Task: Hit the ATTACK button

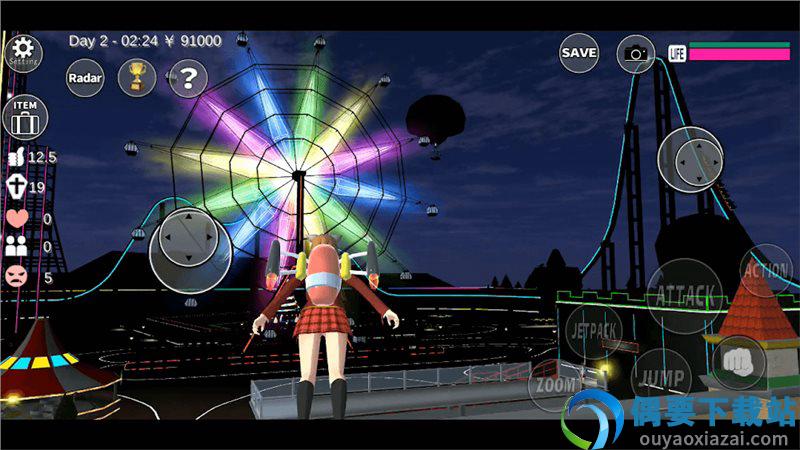Action: click(685, 294)
